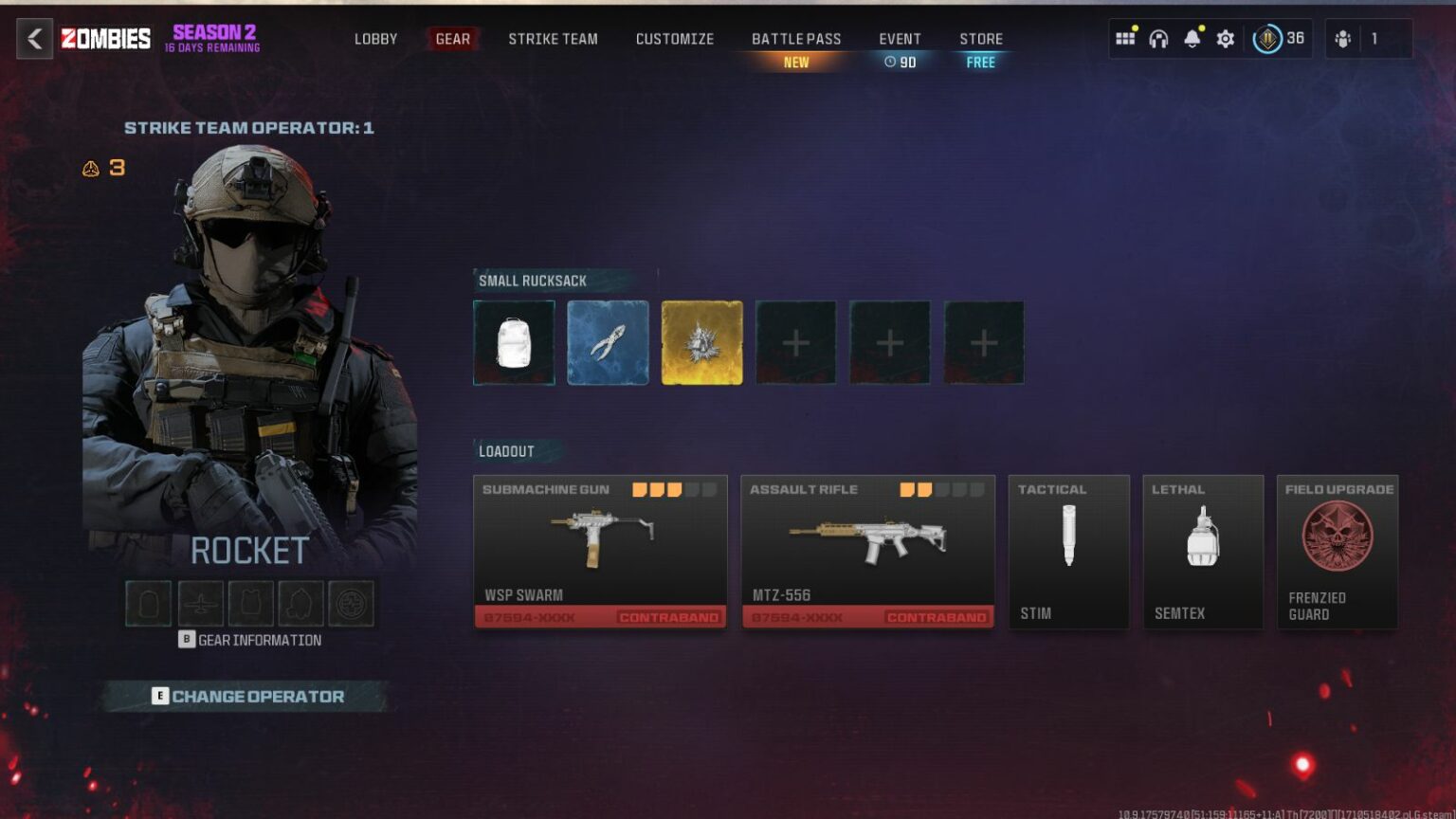Open the Event tab

pos(900,39)
